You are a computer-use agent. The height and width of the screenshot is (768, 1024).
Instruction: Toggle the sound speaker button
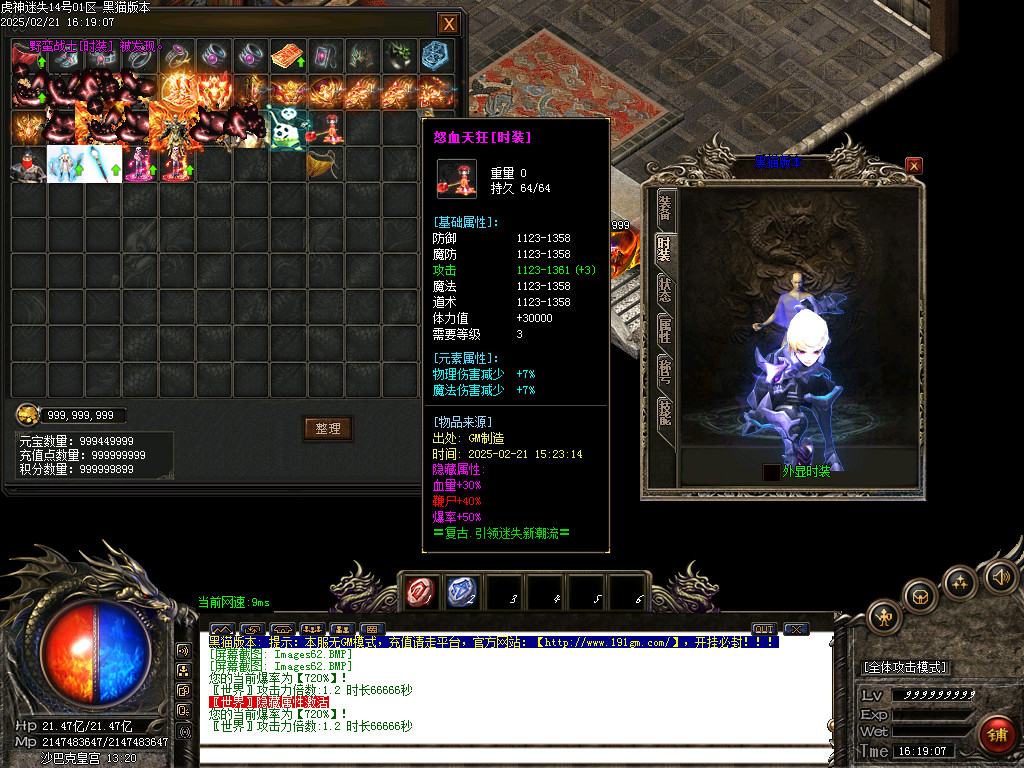[x=1000, y=576]
